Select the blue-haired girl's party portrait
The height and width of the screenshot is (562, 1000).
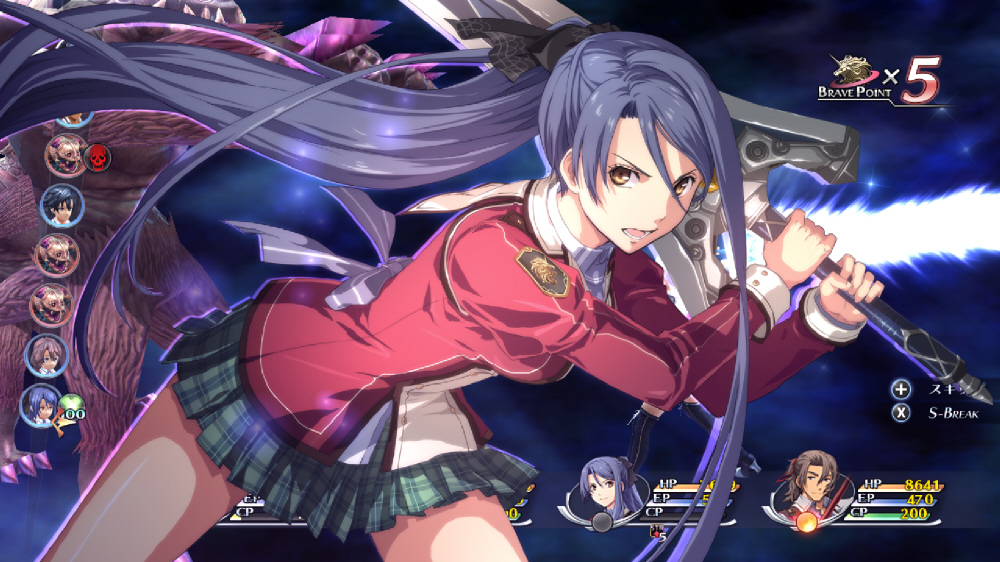603,489
